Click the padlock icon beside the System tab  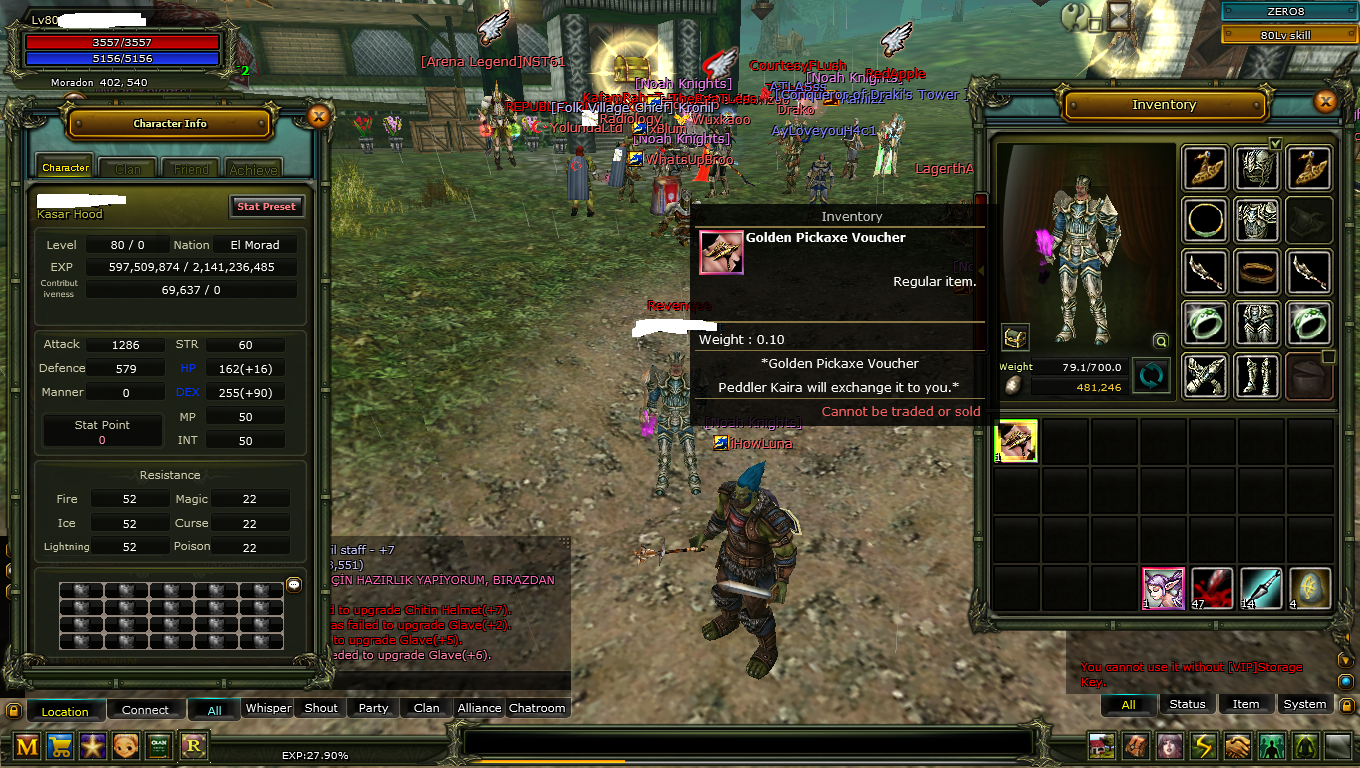[1345, 703]
